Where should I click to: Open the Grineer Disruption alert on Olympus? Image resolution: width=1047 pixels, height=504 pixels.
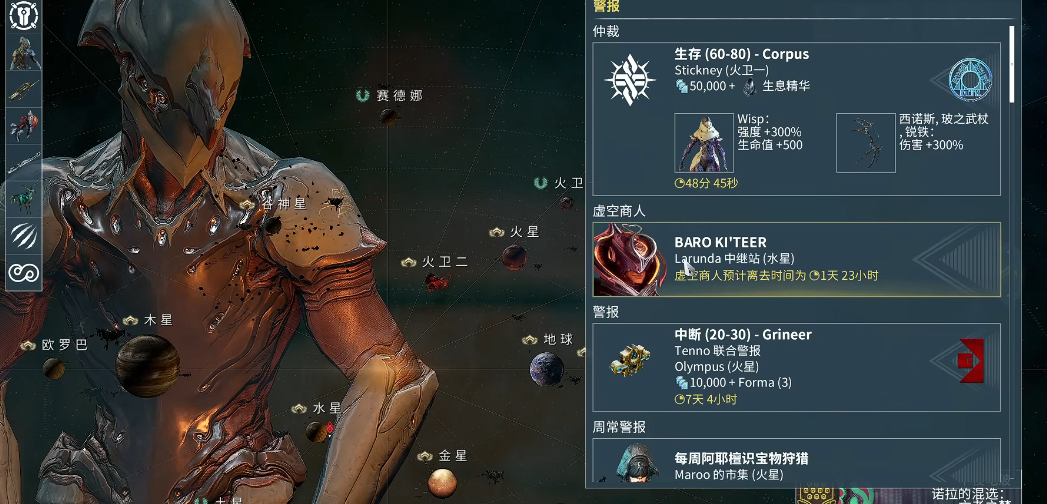796,367
